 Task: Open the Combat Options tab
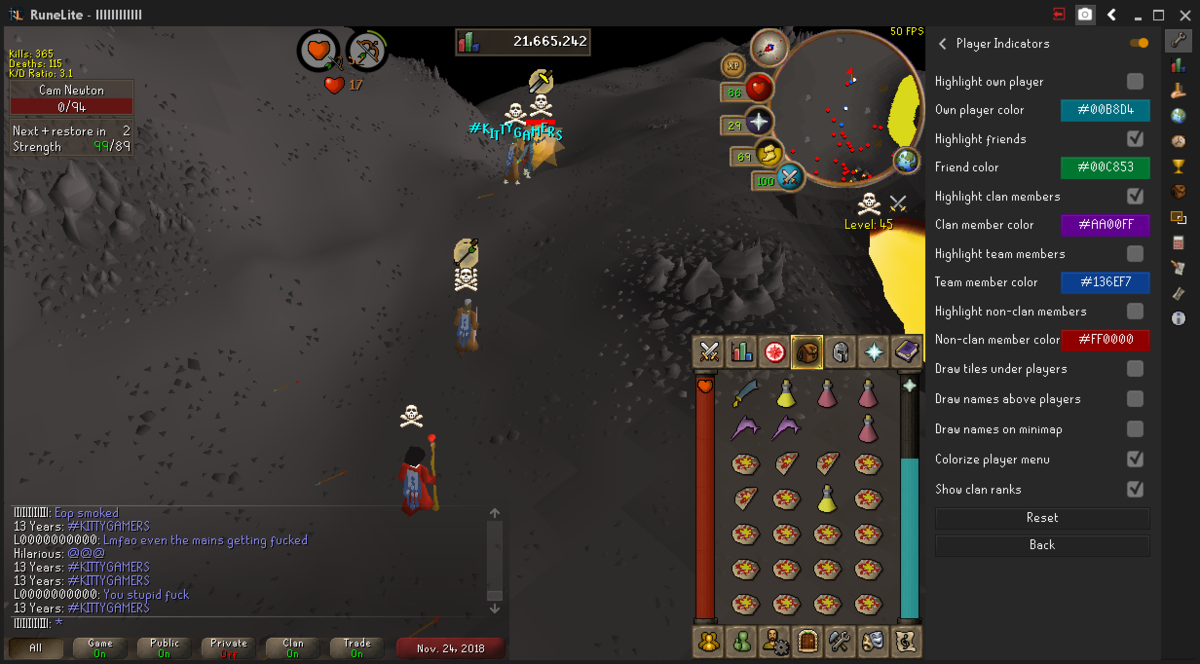(709, 351)
